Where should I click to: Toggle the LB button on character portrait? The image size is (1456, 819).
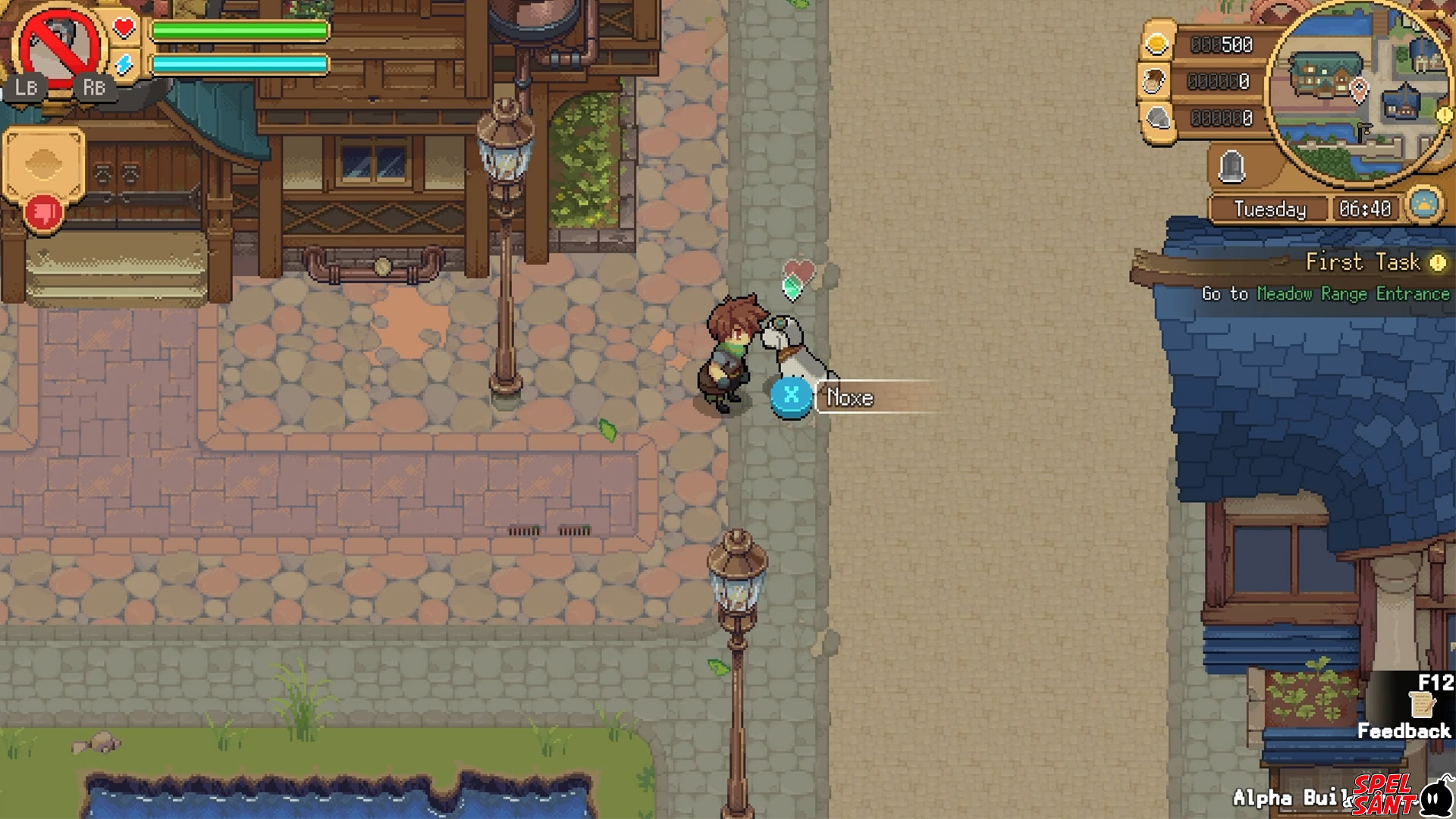point(27,88)
